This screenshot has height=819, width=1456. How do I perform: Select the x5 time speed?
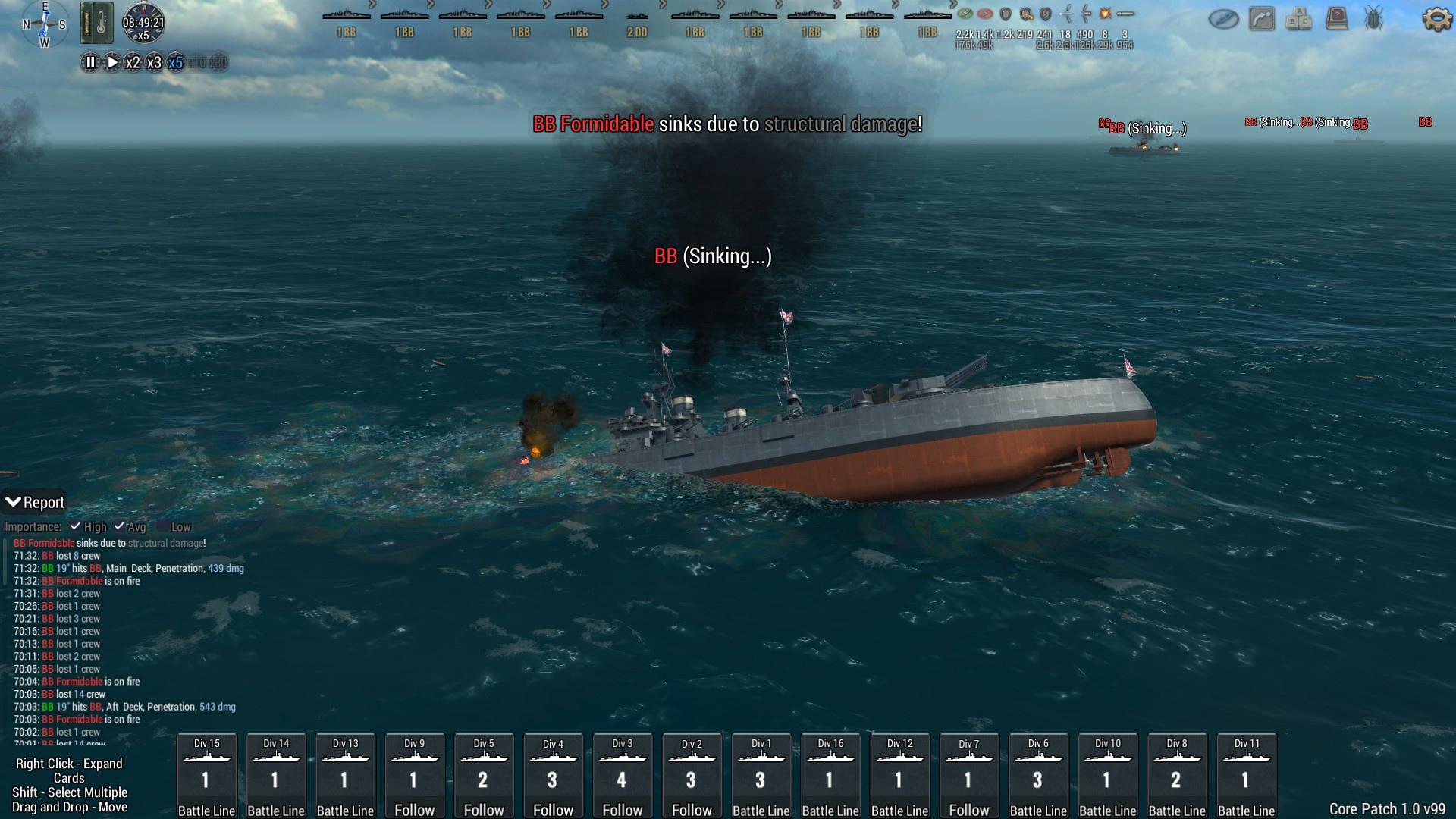pos(175,63)
